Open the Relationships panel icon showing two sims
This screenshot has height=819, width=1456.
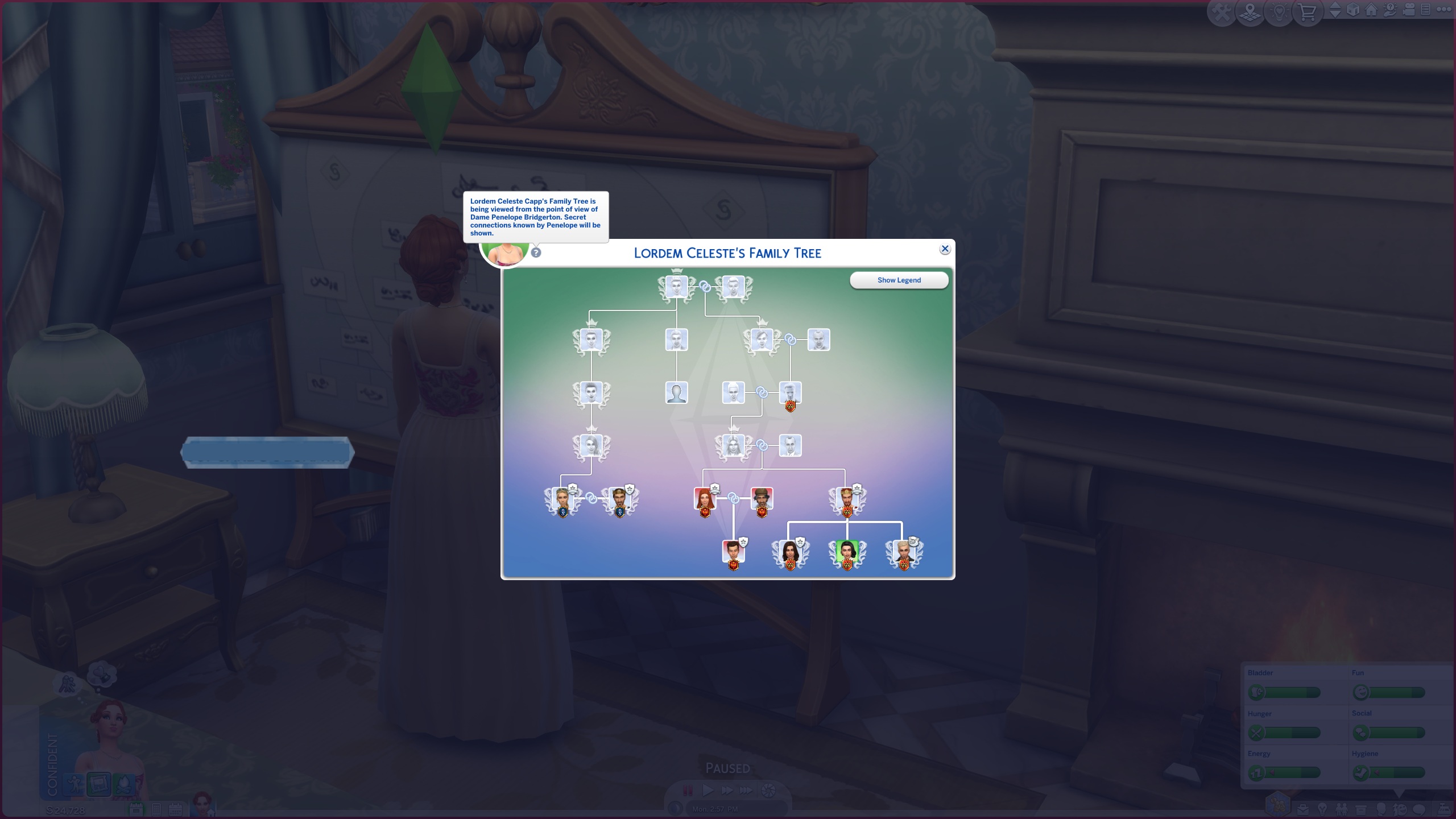pyautogui.click(x=1341, y=809)
